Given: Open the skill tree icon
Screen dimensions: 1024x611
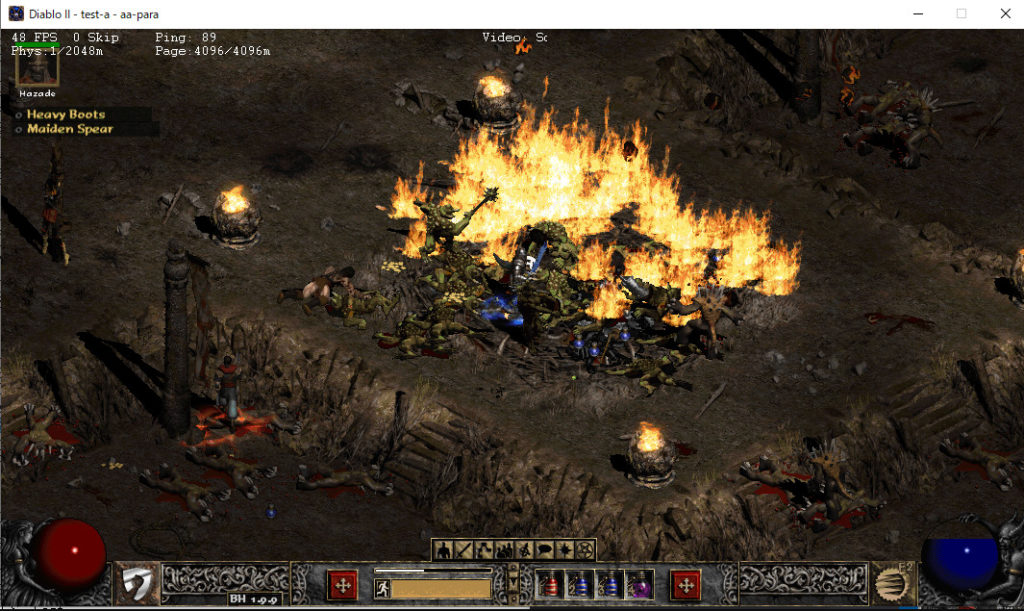Looking at the screenshot, I should 482,550.
